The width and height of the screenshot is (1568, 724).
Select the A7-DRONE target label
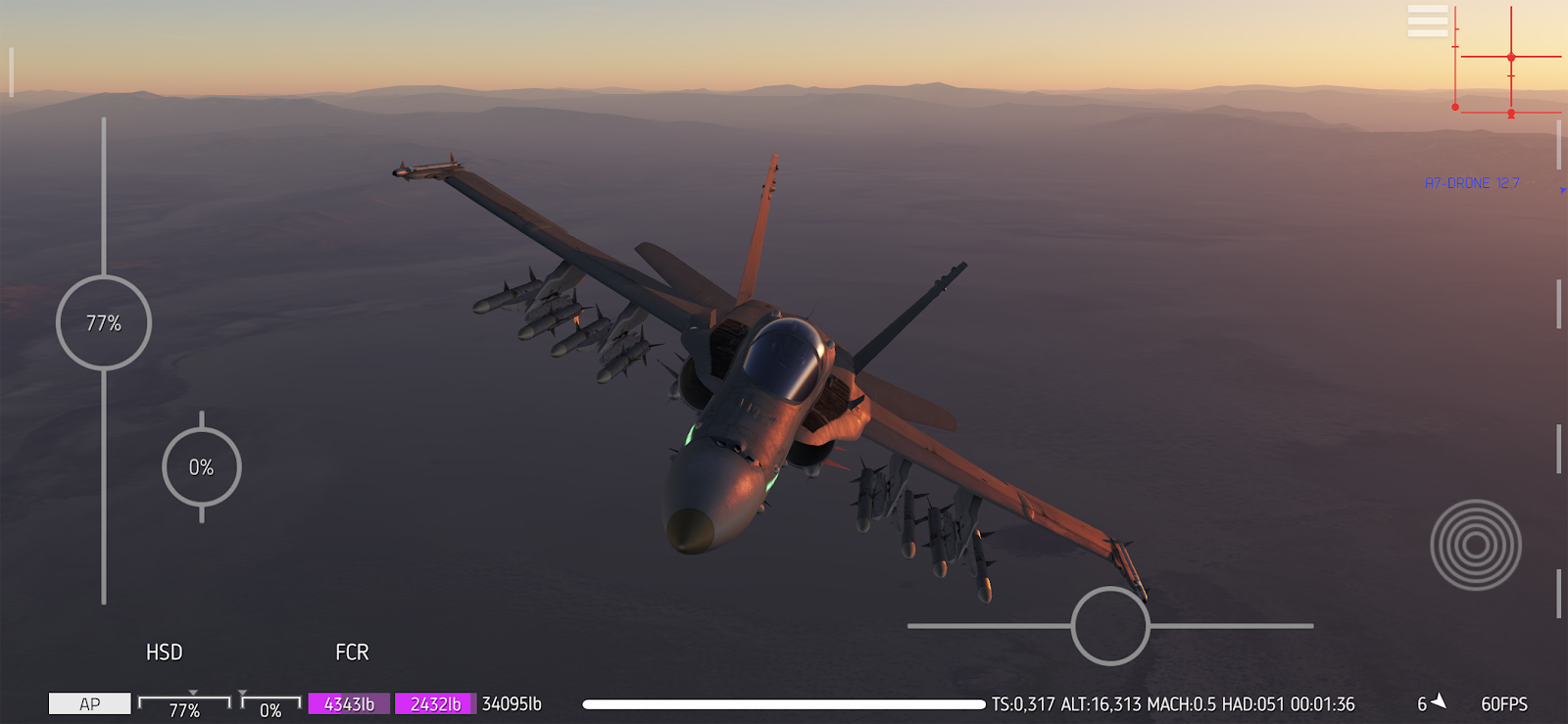[x=1471, y=183]
